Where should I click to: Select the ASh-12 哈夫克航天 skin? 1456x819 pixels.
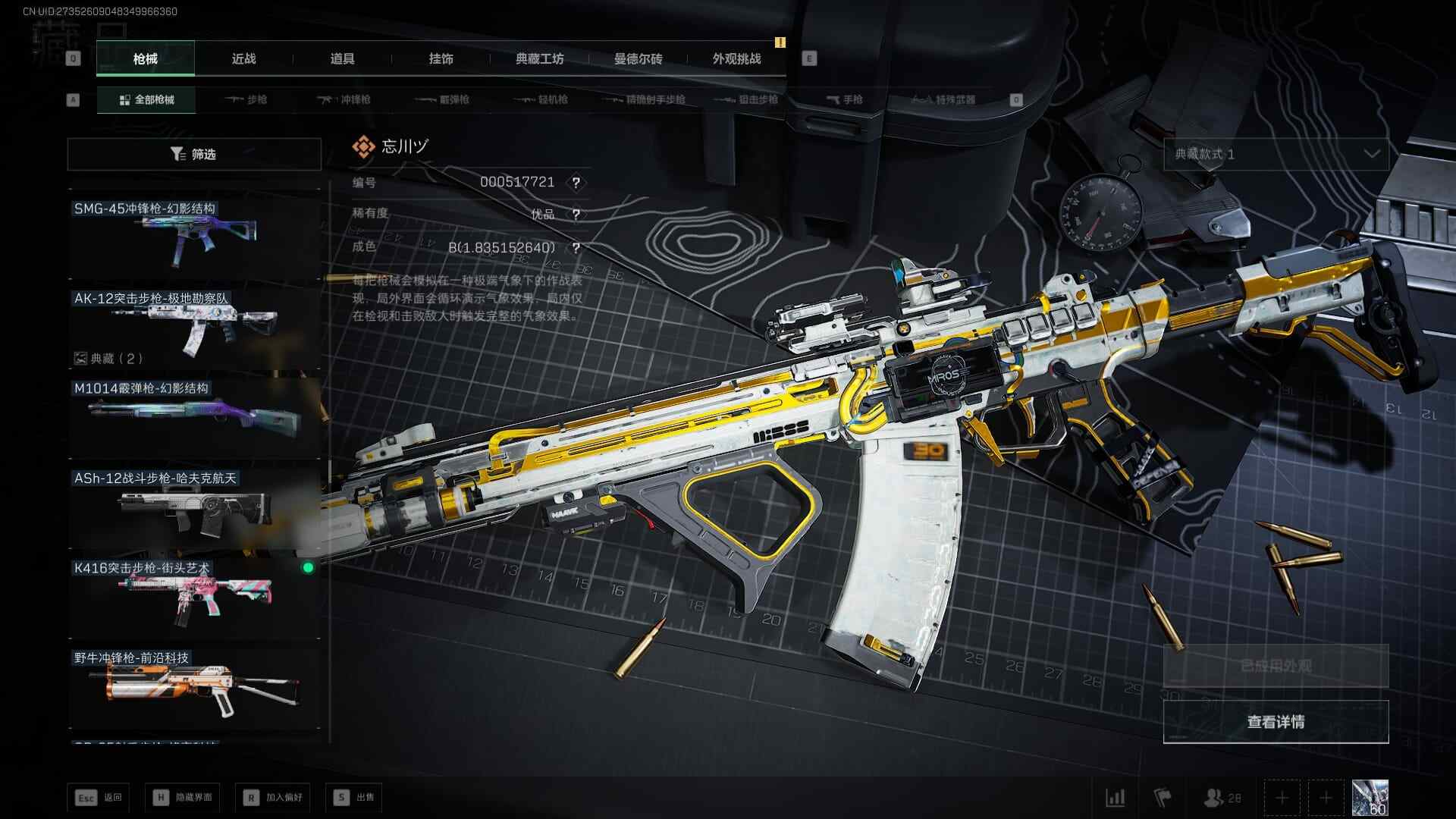point(194,506)
